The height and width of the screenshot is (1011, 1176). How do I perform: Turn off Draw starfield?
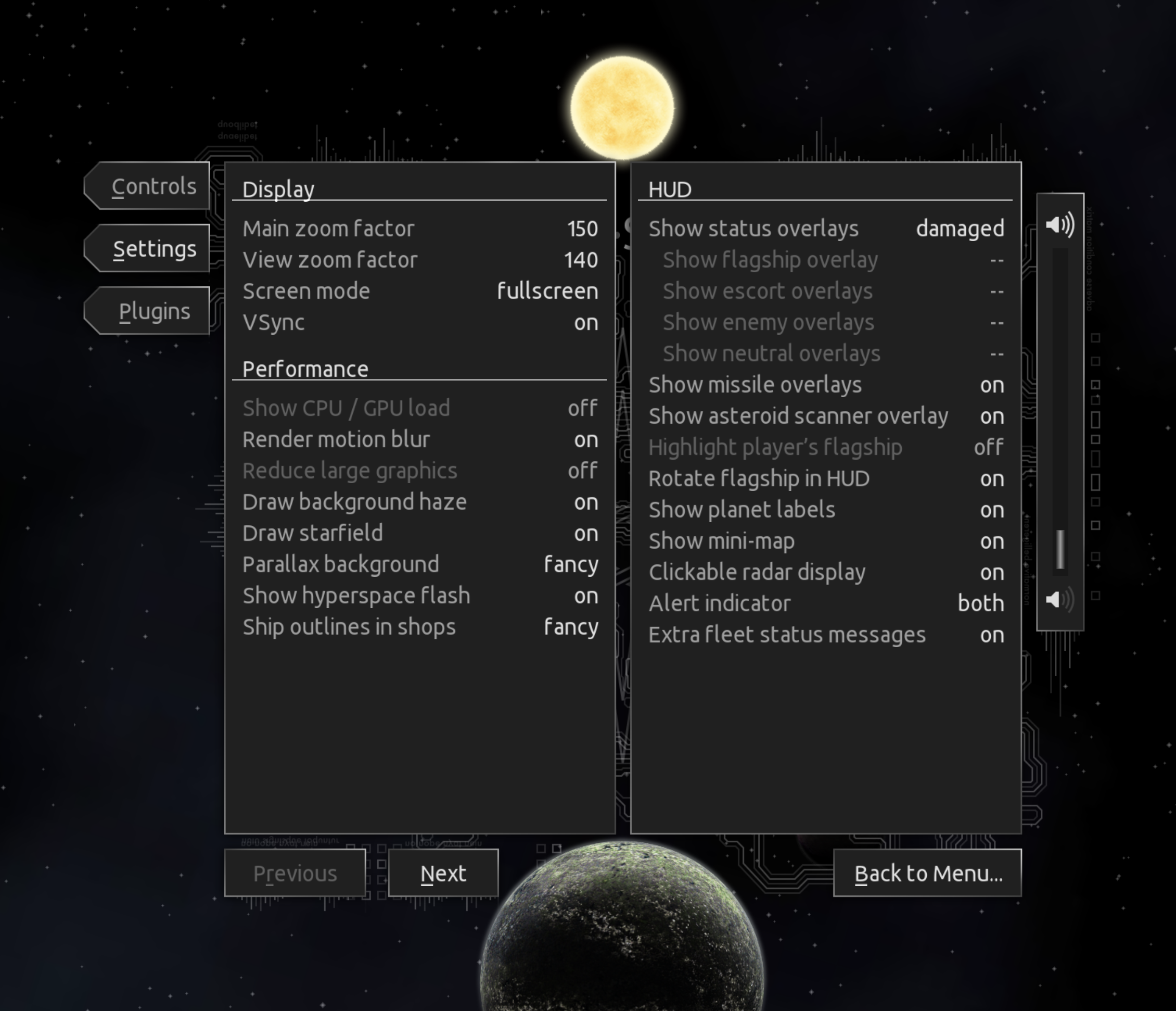(420, 533)
